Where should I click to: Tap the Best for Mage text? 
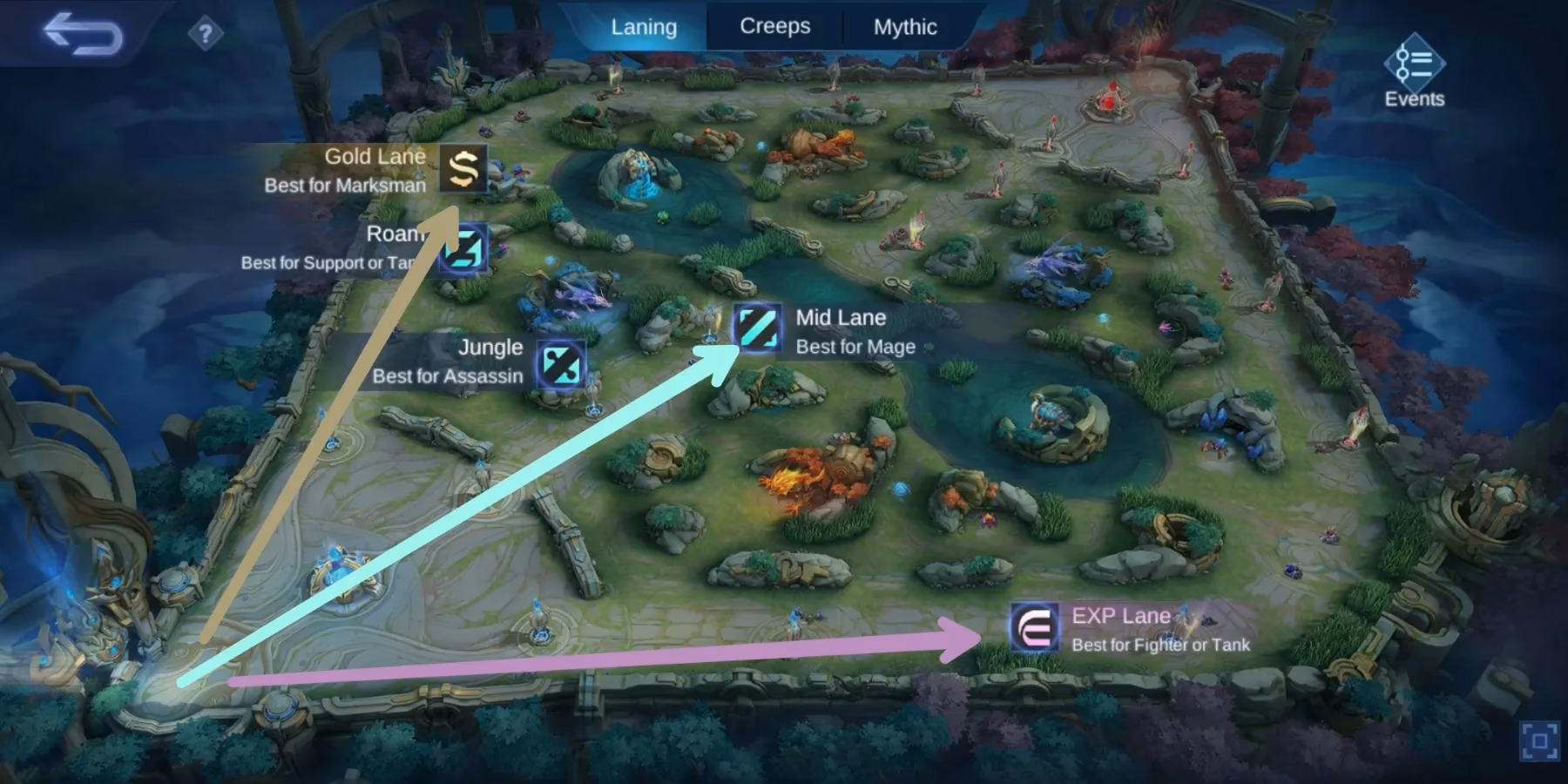pyautogui.click(x=855, y=346)
